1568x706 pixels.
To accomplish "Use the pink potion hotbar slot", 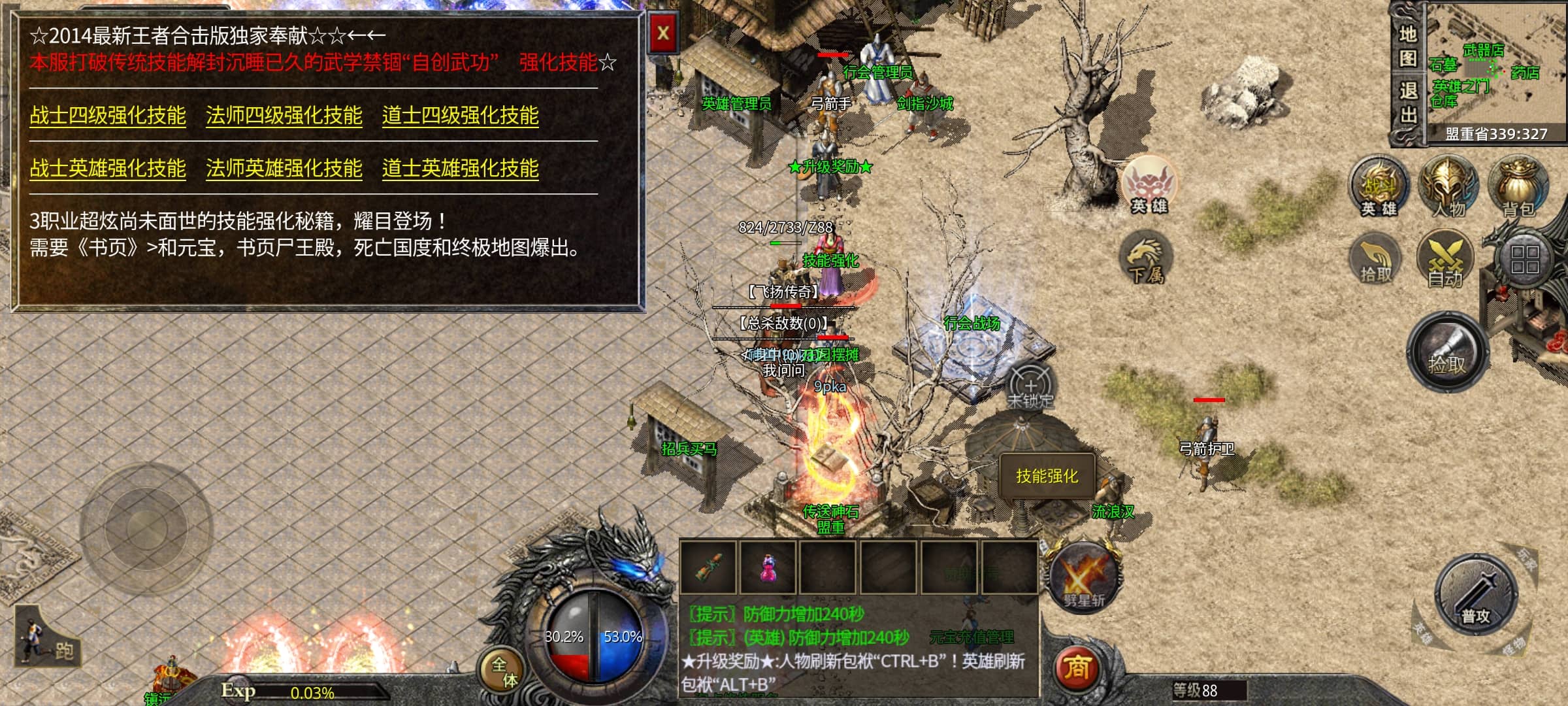I will 768,567.
